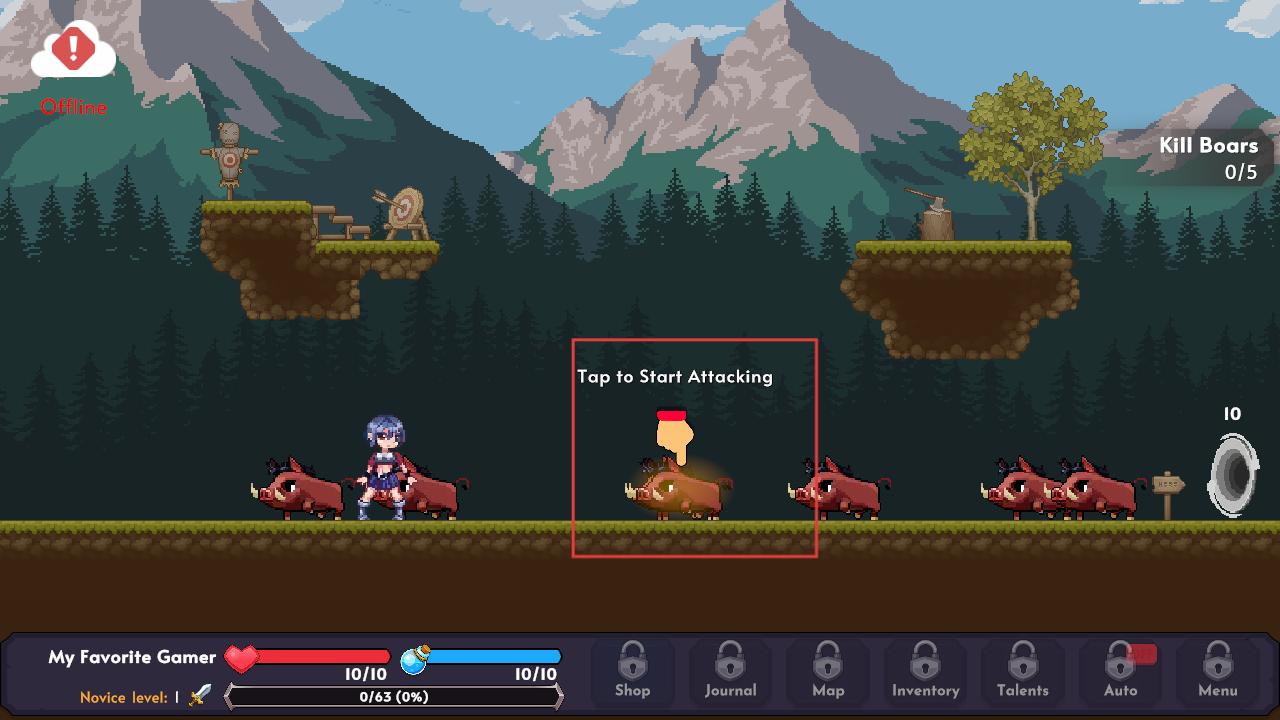This screenshot has width=1280, height=720.
Task: Toggle the locked Auto button
Action: pos(1120,670)
